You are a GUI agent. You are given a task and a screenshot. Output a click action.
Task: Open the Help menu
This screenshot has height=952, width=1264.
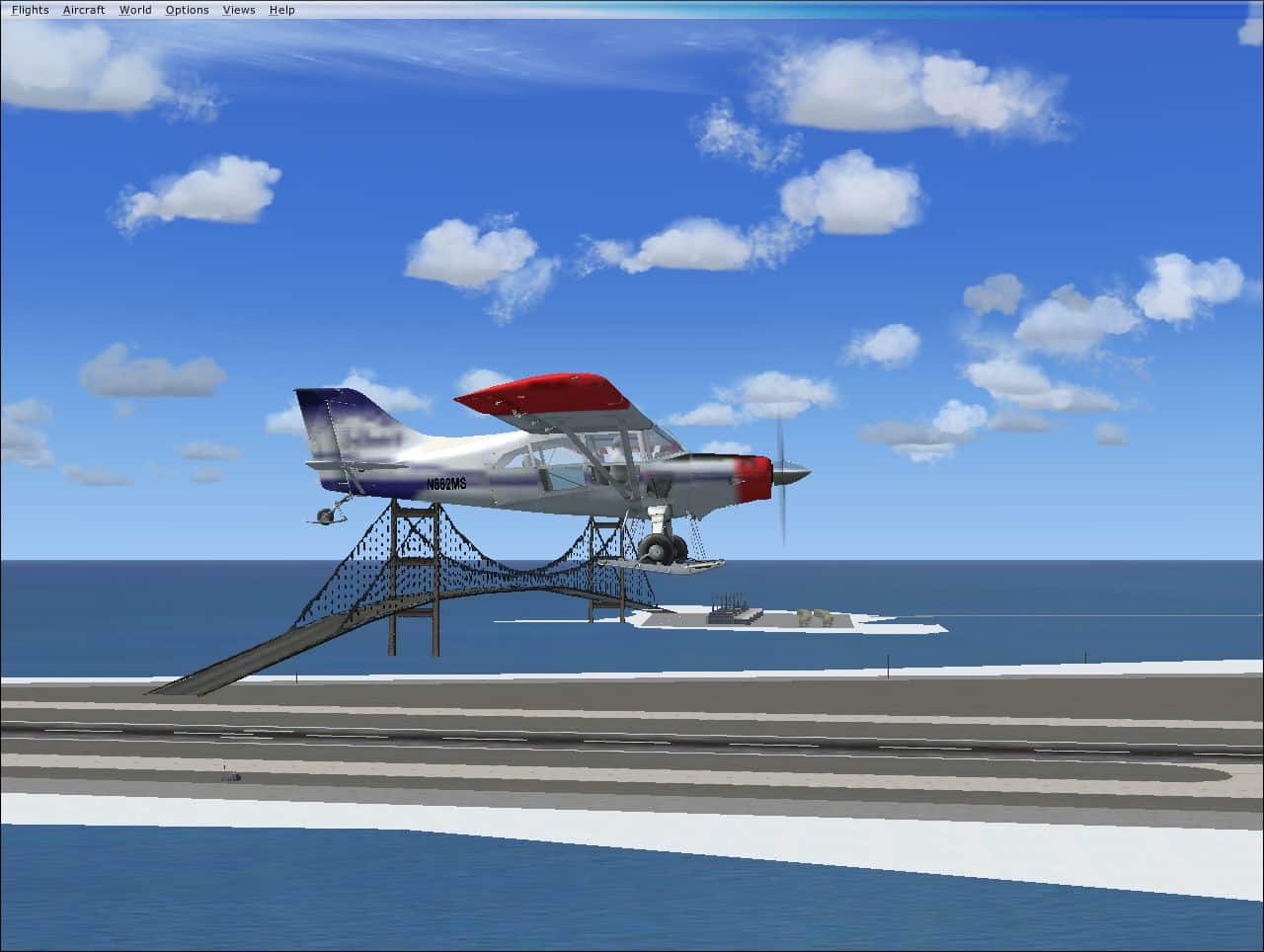click(x=281, y=9)
